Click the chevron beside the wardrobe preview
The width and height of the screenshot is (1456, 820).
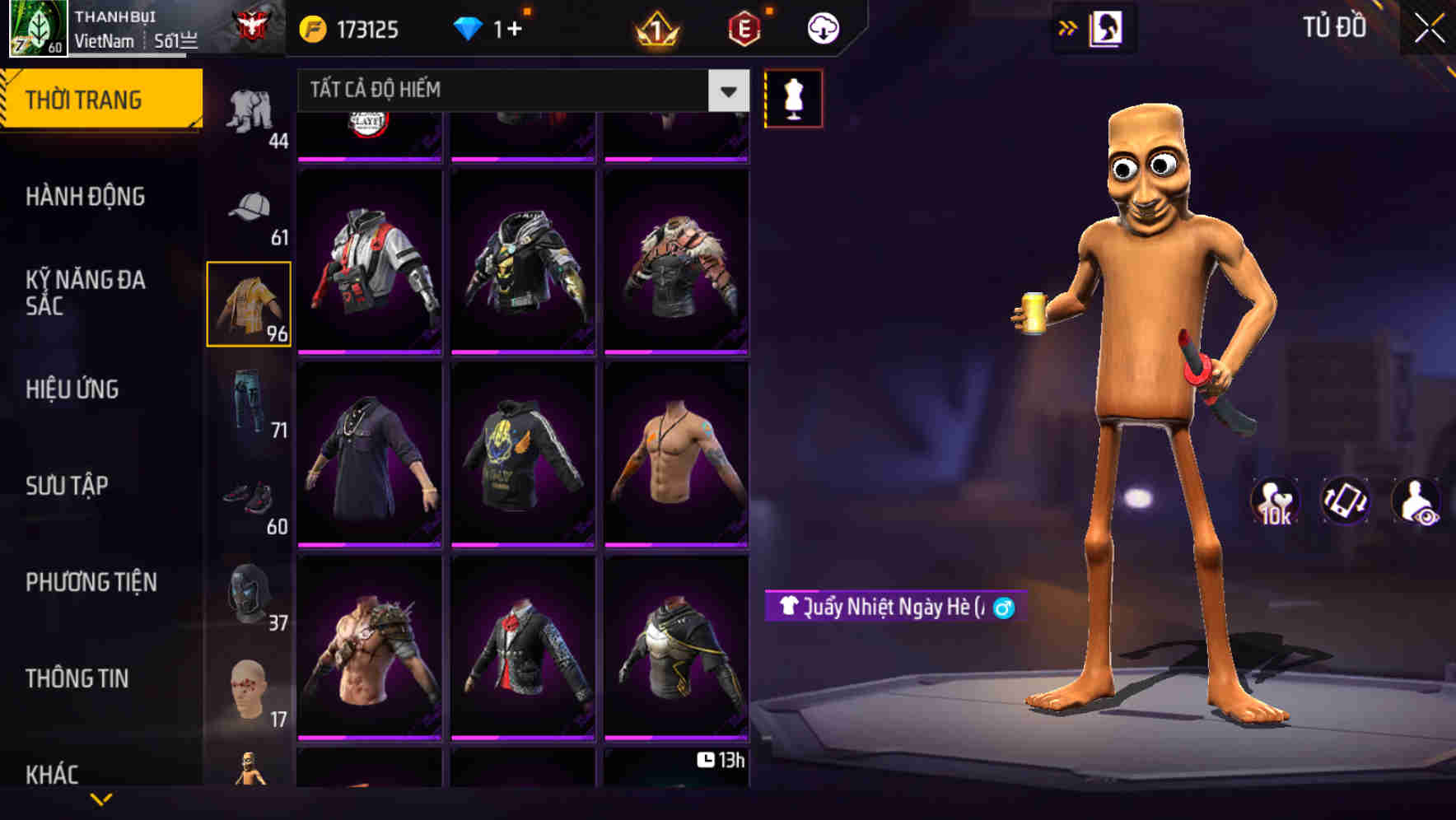[1068, 26]
